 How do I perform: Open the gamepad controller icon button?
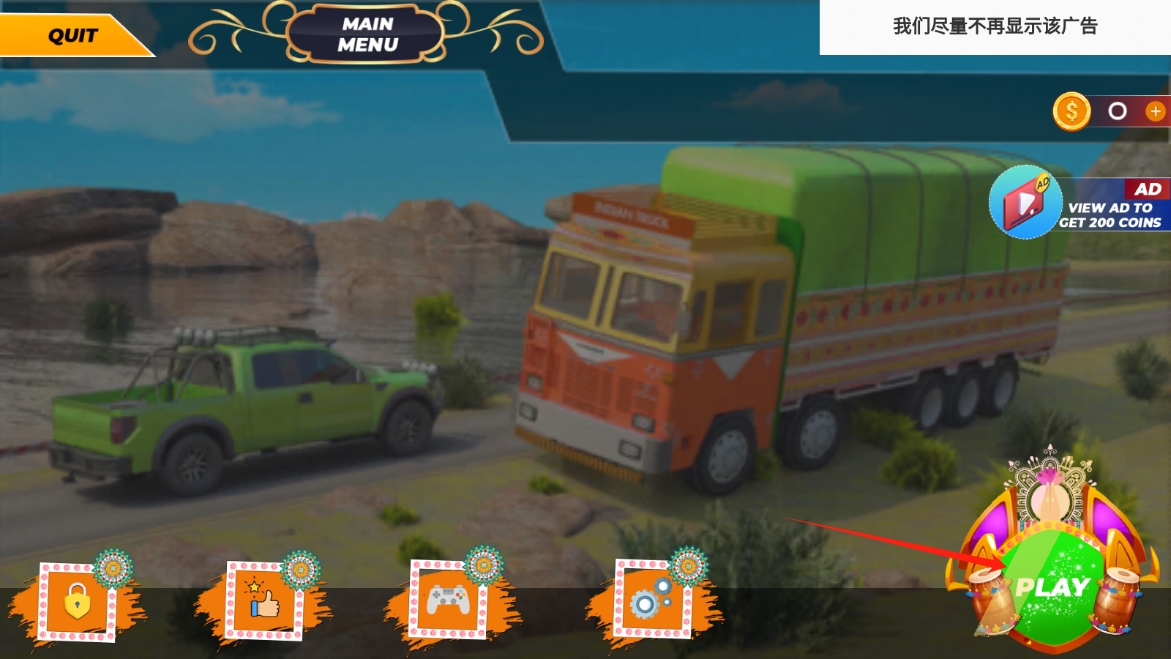[448, 600]
